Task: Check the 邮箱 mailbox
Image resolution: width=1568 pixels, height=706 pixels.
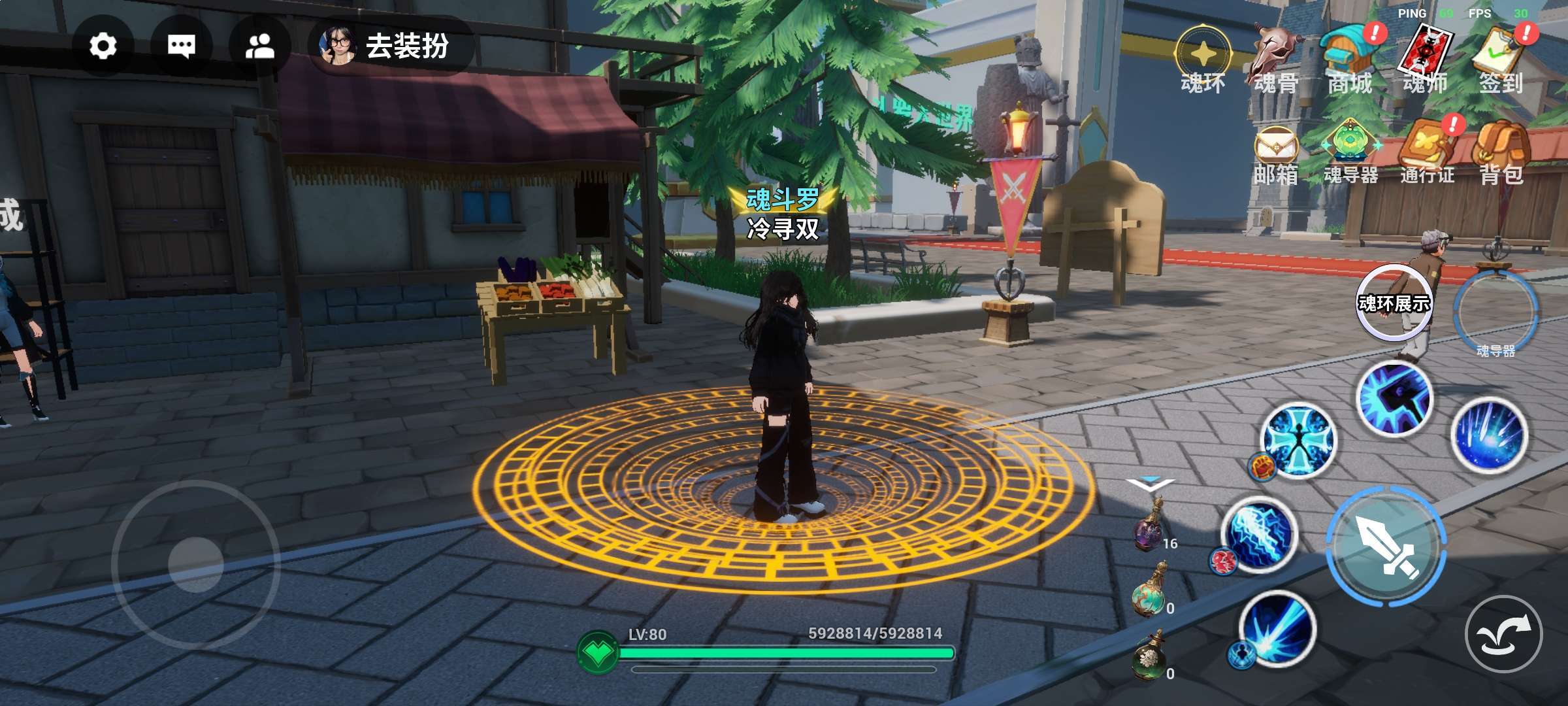Action: click(x=1275, y=155)
